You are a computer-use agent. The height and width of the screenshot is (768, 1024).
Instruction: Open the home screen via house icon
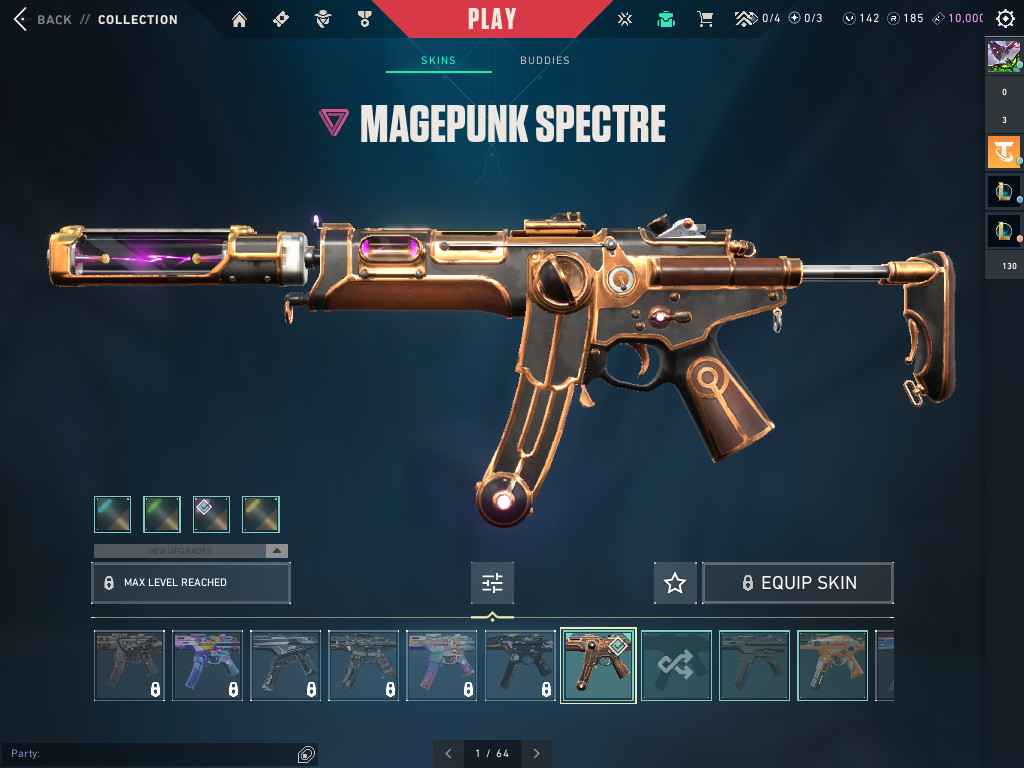239,19
